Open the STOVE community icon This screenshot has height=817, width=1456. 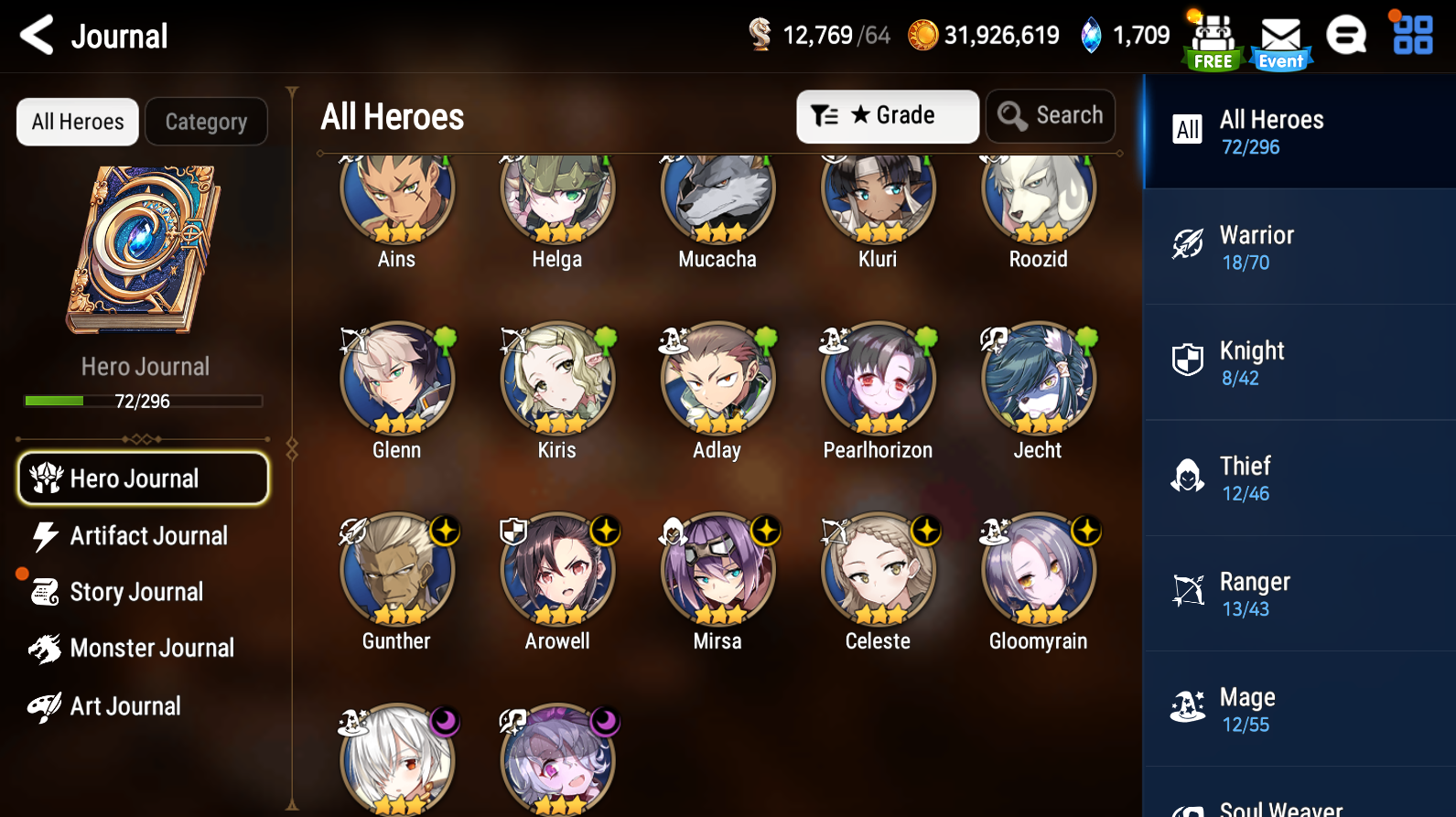click(x=1346, y=35)
